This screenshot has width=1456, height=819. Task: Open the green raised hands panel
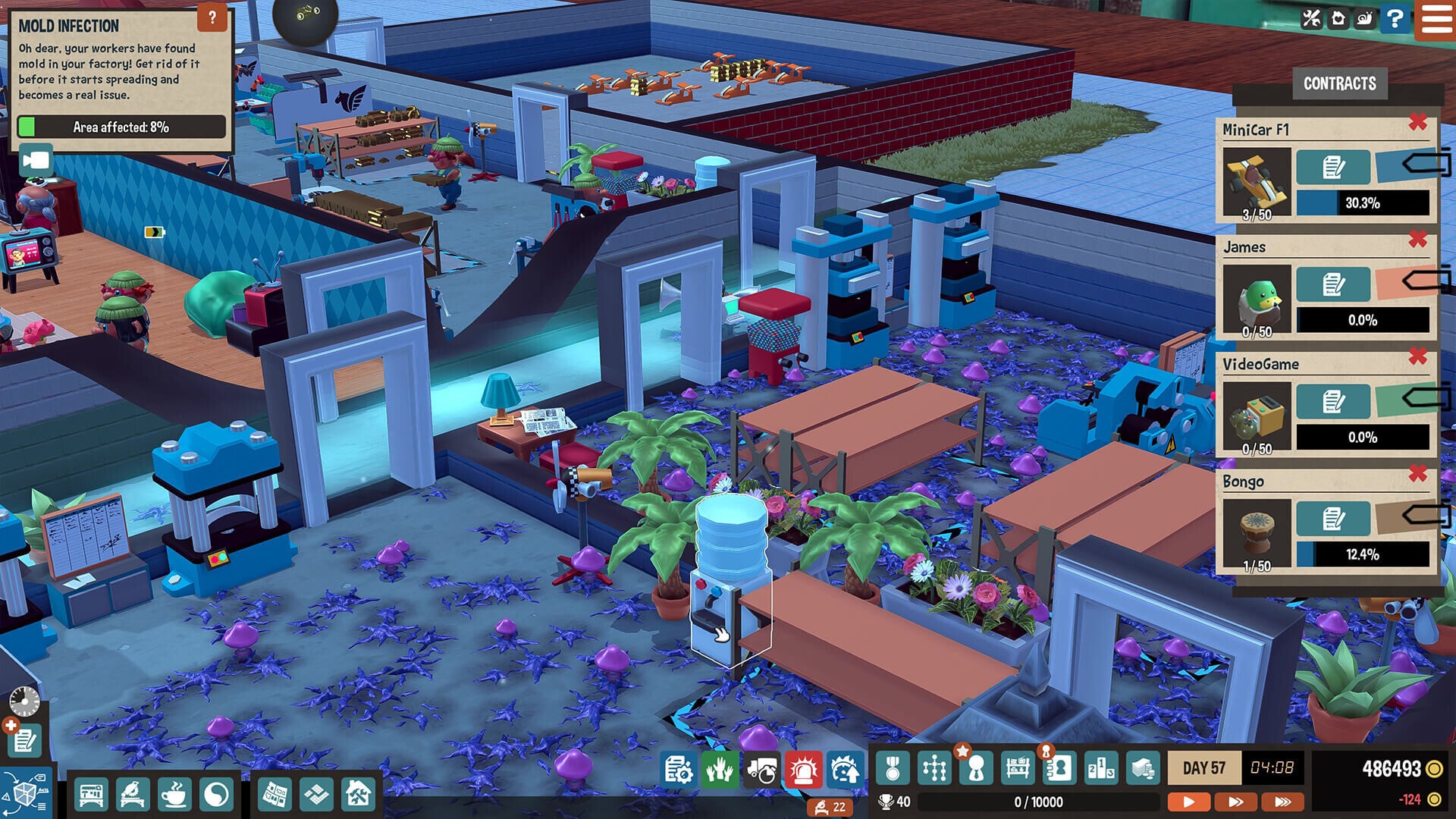tap(718, 770)
